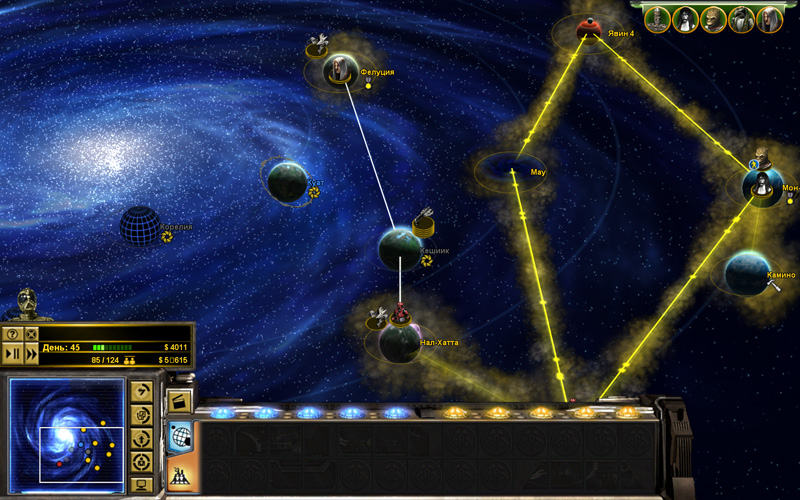Activate the fast-forward double arrow button
800x500 pixels.
tap(31, 353)
